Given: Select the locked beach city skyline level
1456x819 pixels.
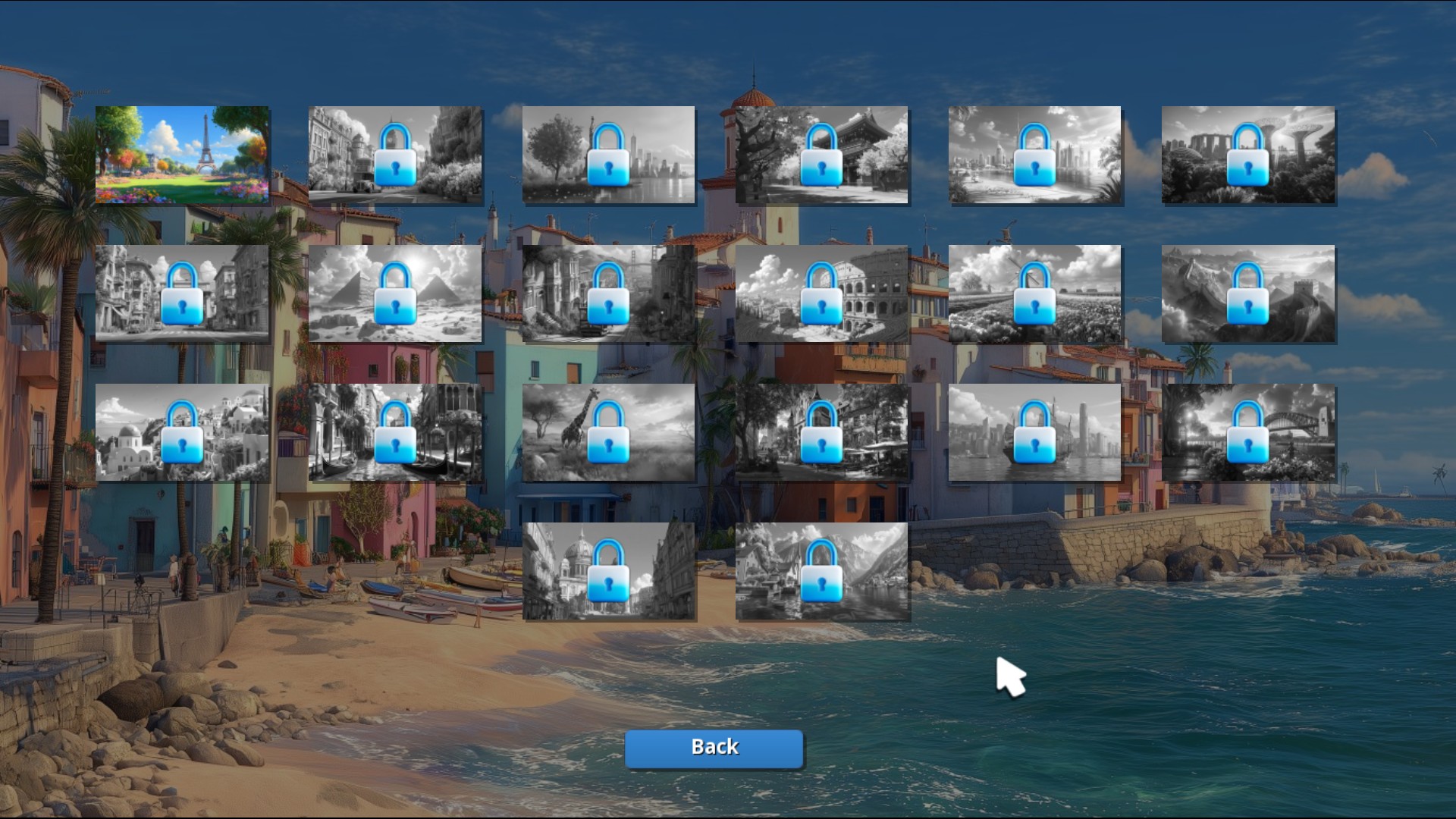Looking at the screenshot, I should coord(1035,155).
